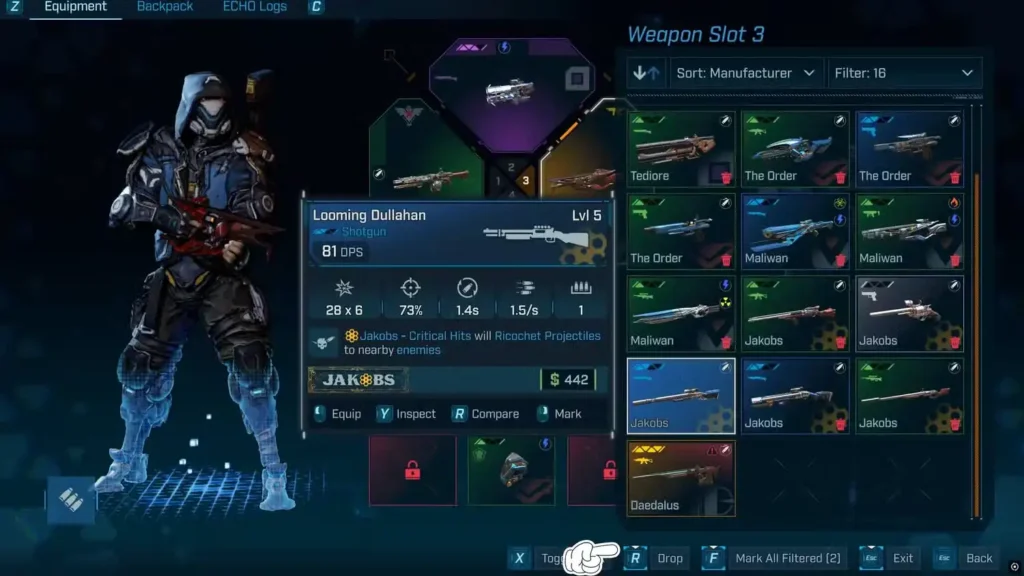Inspect the Looming Dullahan
The image size is (1024, 576).
click(407, 414)
